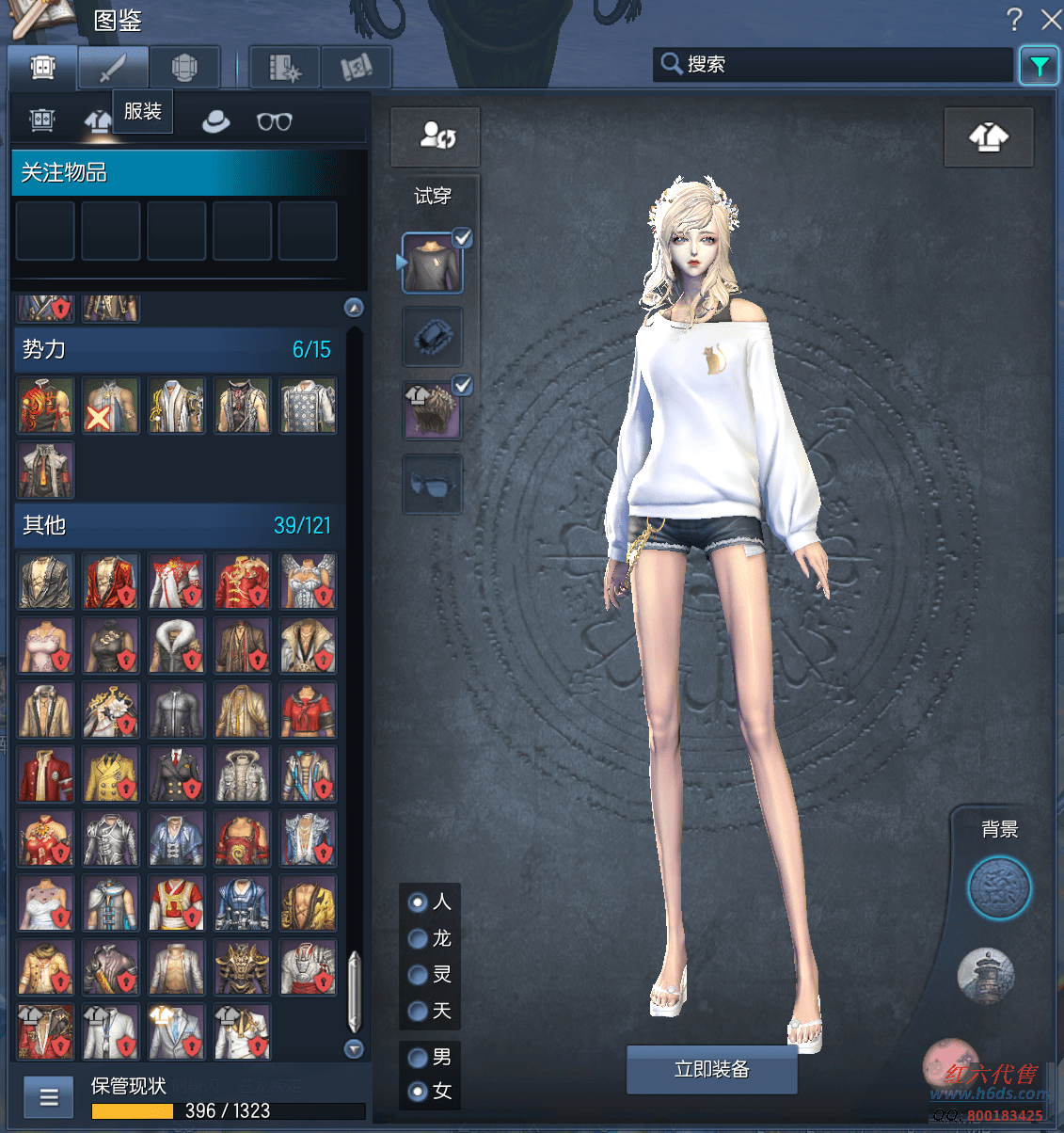The width and height of the screenshot is (1064, 1133).
Task: Uncheck the try-on hairpiece slot checkbox
Action: 463,385
